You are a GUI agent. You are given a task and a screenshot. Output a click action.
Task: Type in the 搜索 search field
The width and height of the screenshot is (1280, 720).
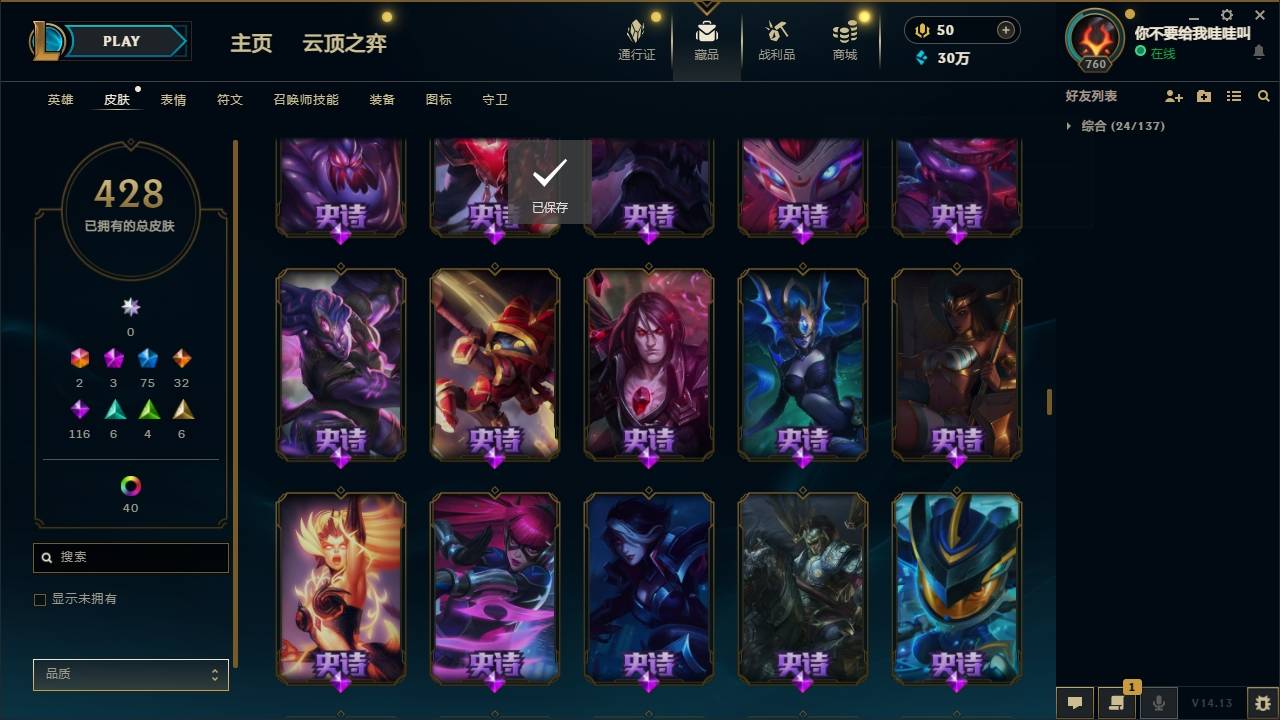130,557
